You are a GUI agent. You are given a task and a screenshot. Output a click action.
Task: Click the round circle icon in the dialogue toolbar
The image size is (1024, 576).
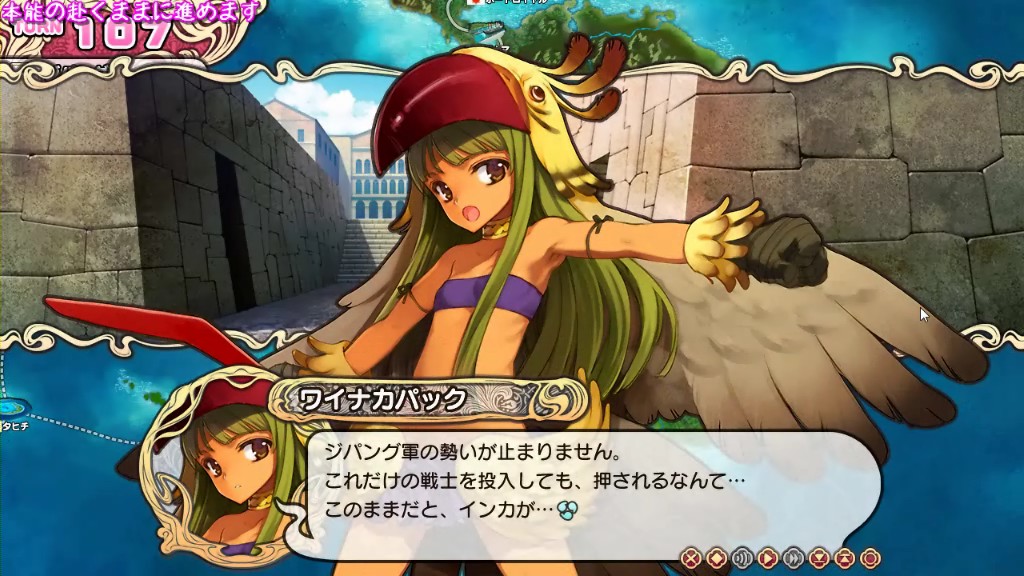pyautogui.click(x=870, y=558)
